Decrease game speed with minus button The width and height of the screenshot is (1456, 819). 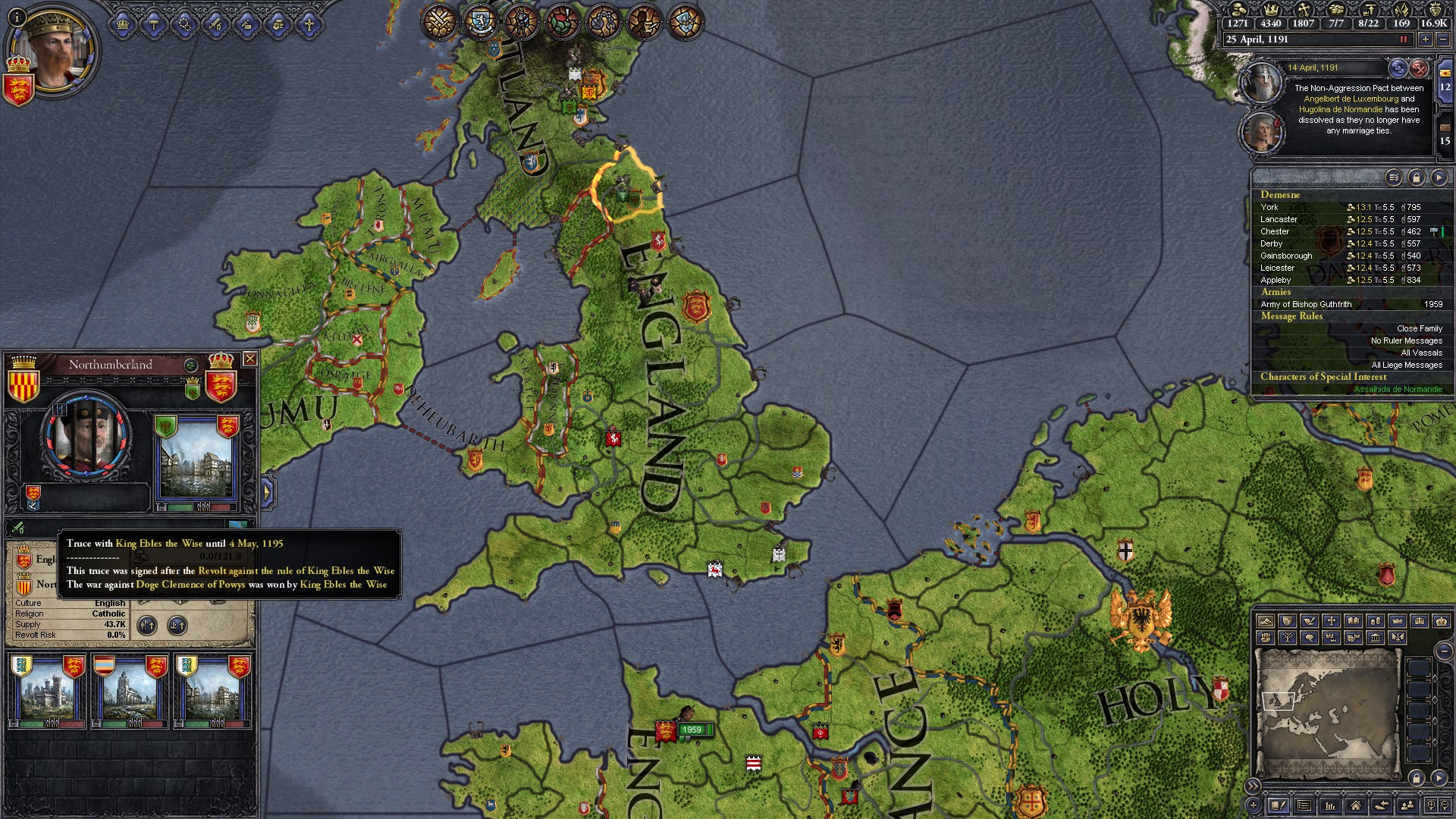1443,39
